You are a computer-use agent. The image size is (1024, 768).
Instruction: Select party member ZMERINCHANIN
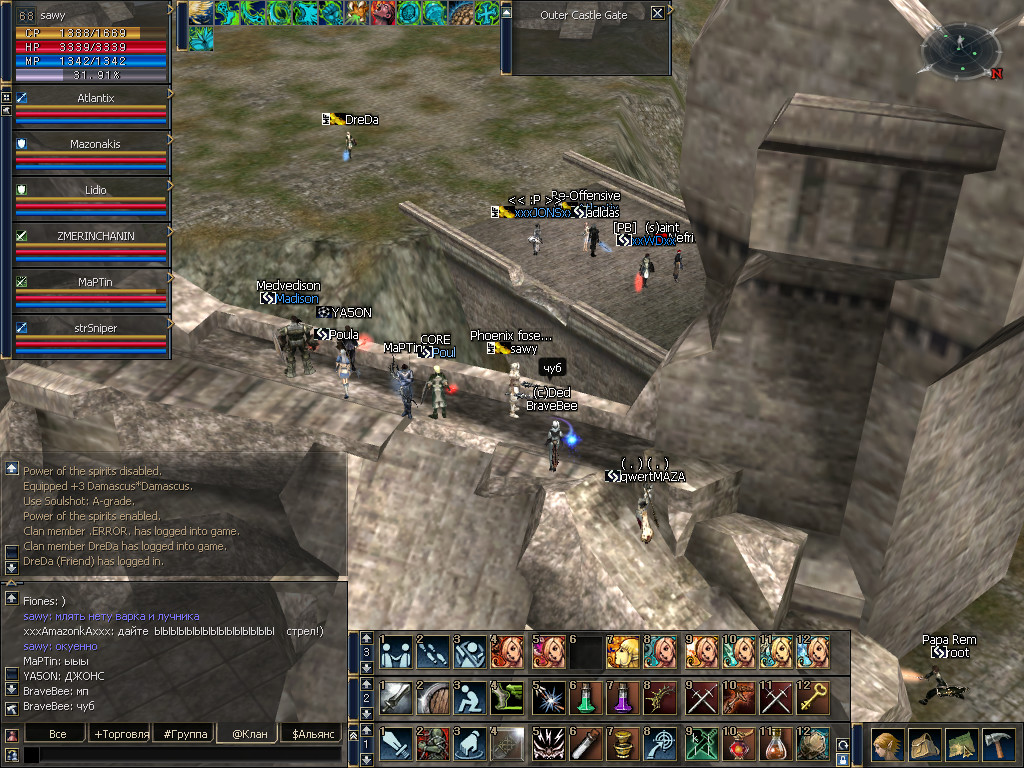[95, 236]
